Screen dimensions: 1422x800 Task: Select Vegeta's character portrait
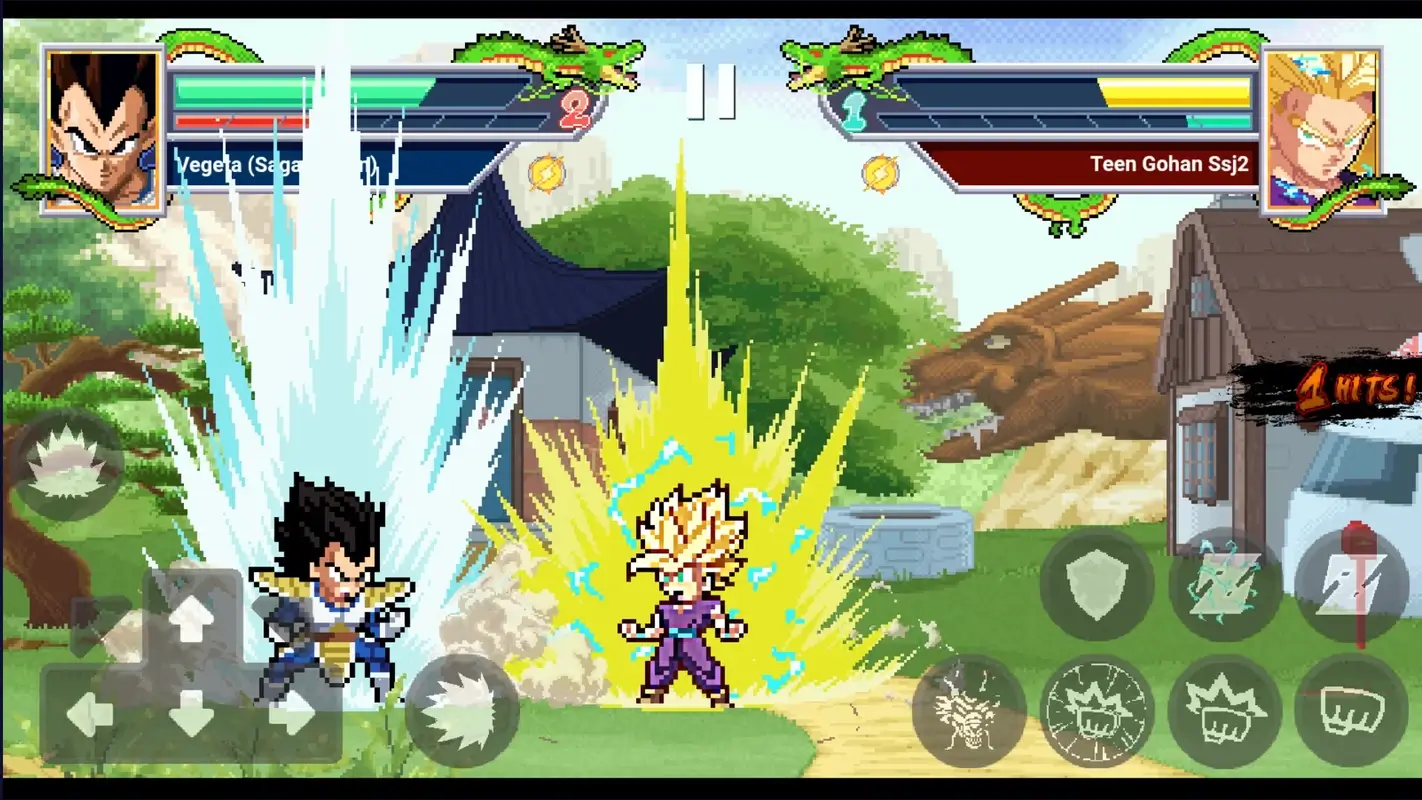(x=104, y=125)
